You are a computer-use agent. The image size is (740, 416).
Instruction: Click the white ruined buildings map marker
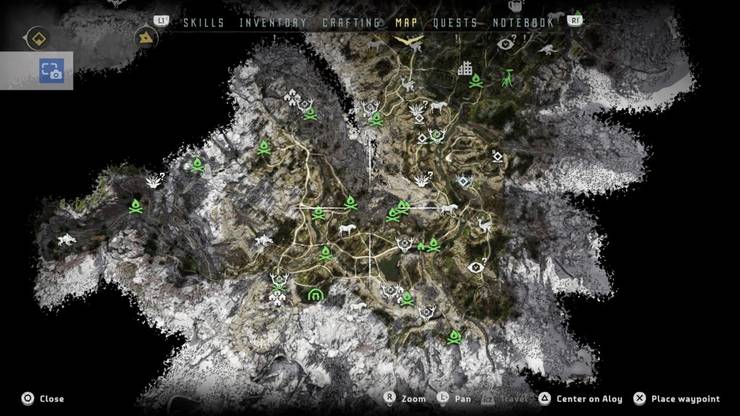(465, 69)
